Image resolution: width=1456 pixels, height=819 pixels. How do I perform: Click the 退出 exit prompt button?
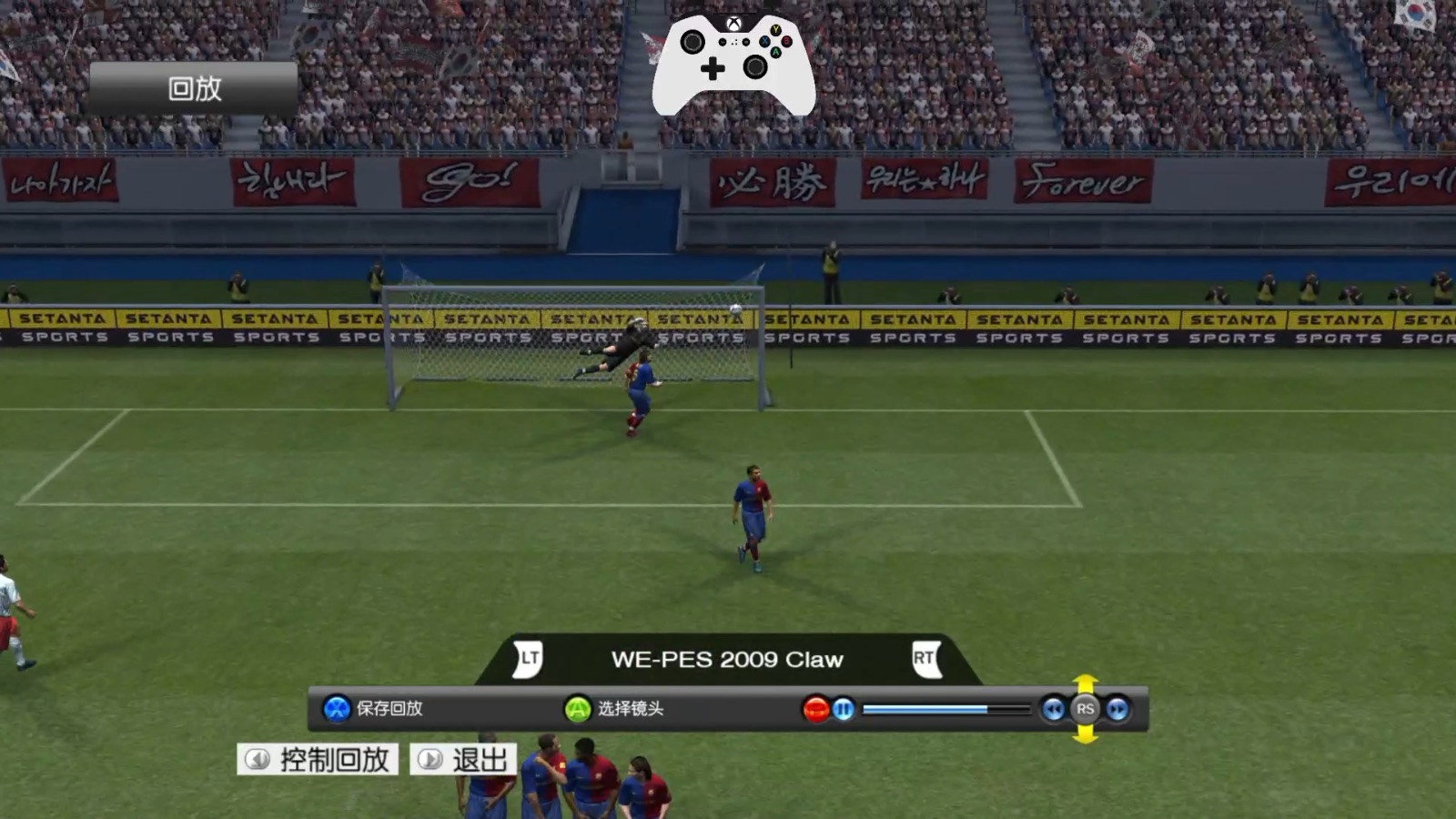[x=462, y=758]
